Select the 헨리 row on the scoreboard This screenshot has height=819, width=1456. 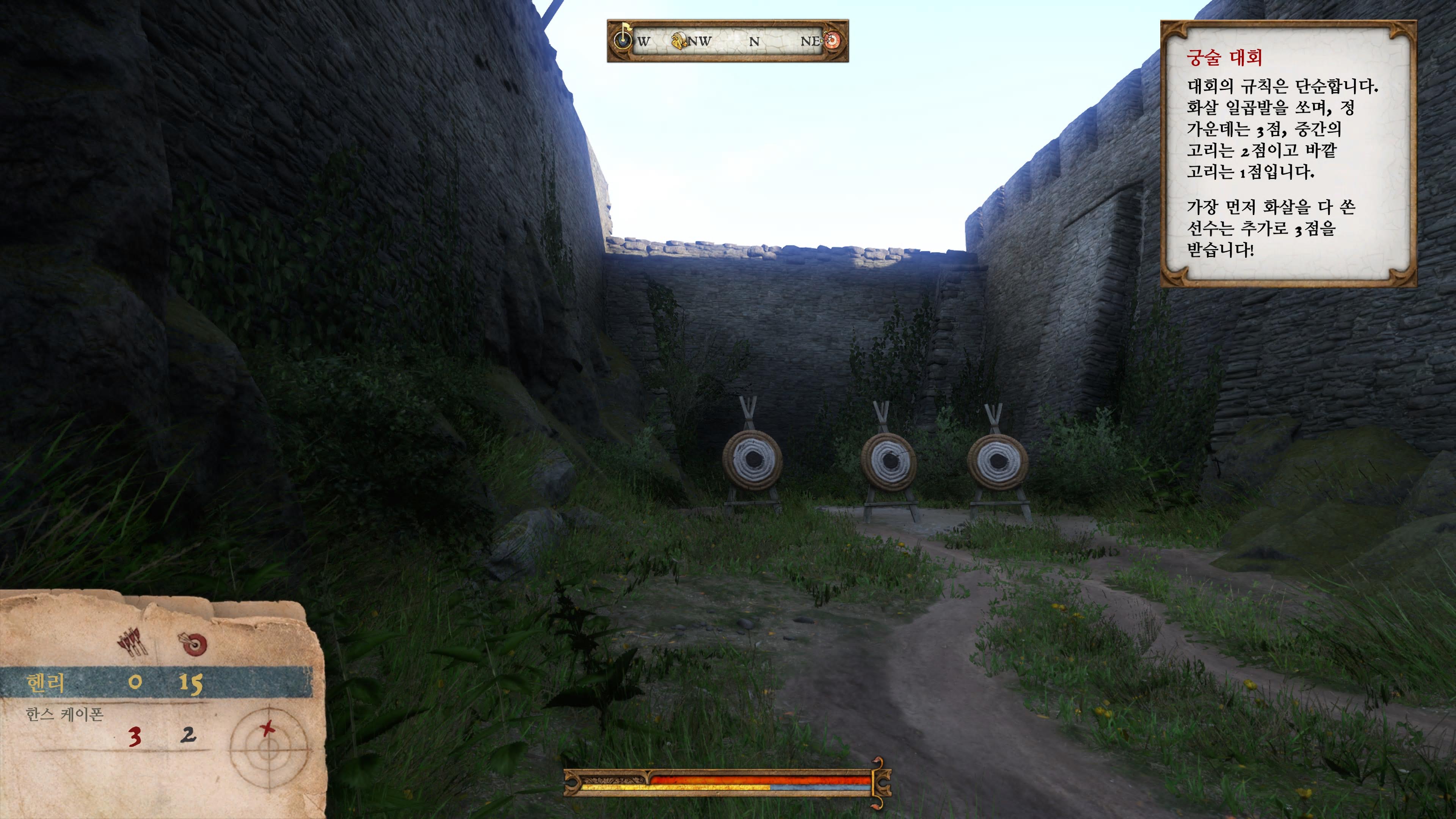(x=156, y=682)
